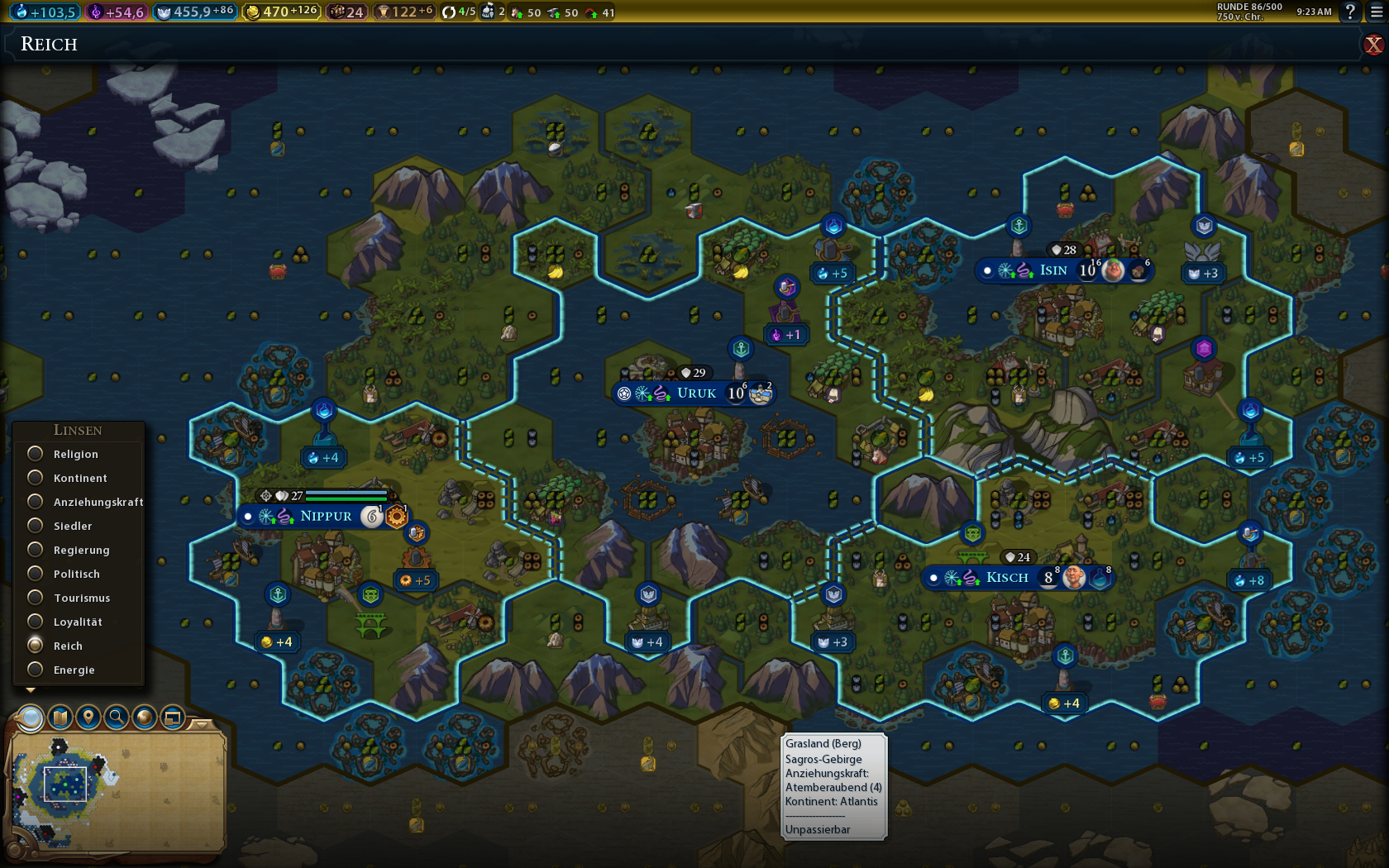Viewport: 1389px width, 868px height.
Task: Choose the Tourismus lens
Action: pyautogui.click(x=36, y=598)
